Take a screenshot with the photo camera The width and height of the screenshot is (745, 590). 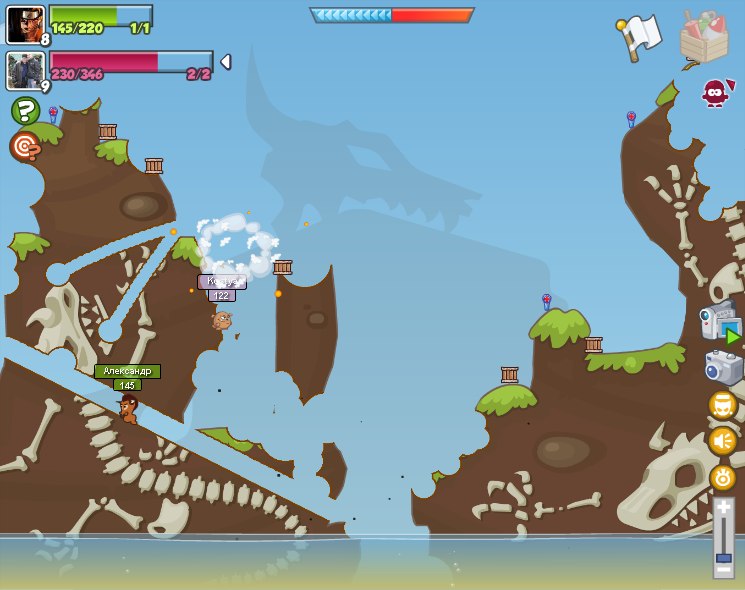pos(723,367)
